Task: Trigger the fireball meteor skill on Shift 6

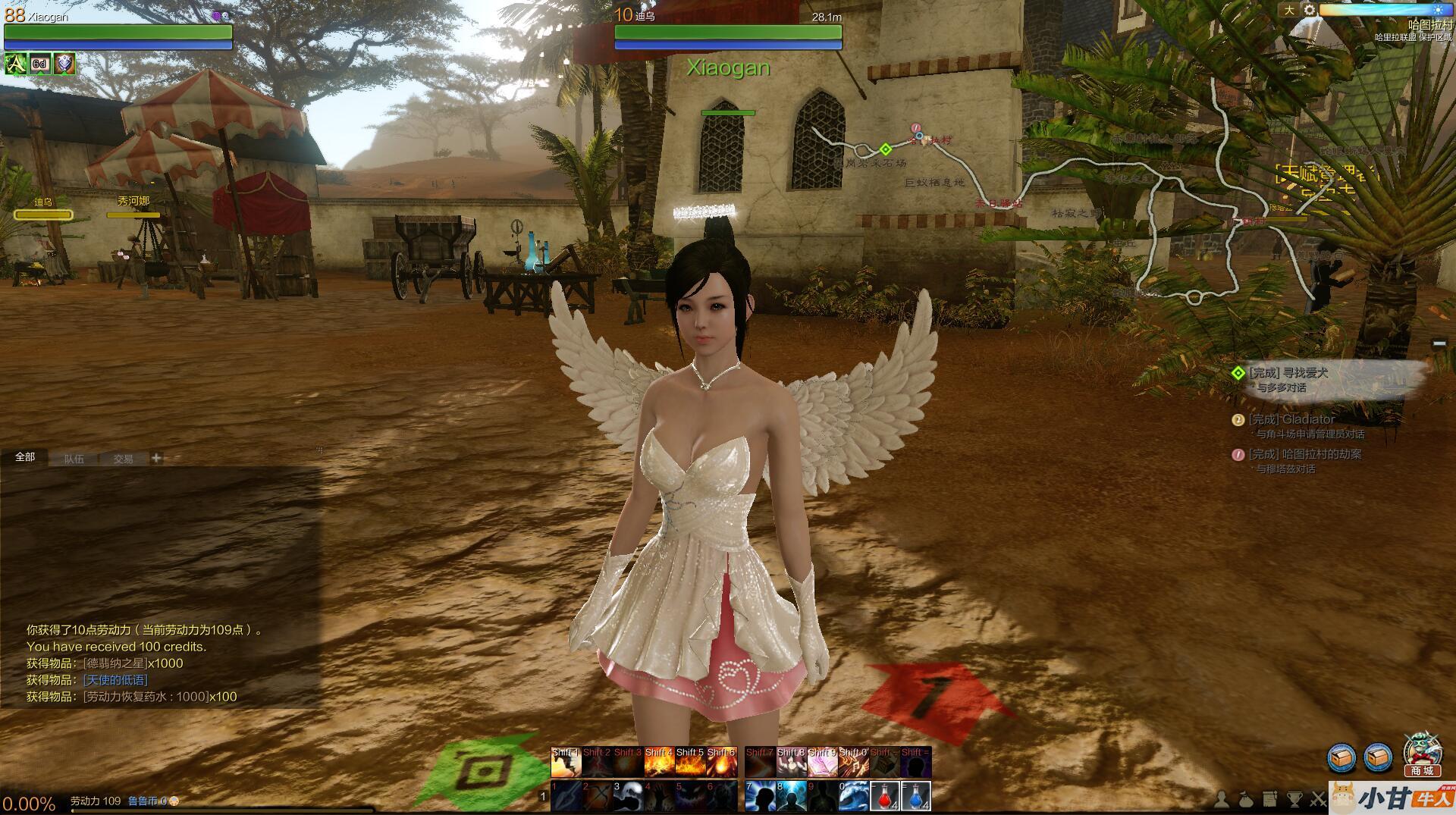Action: 721,763
